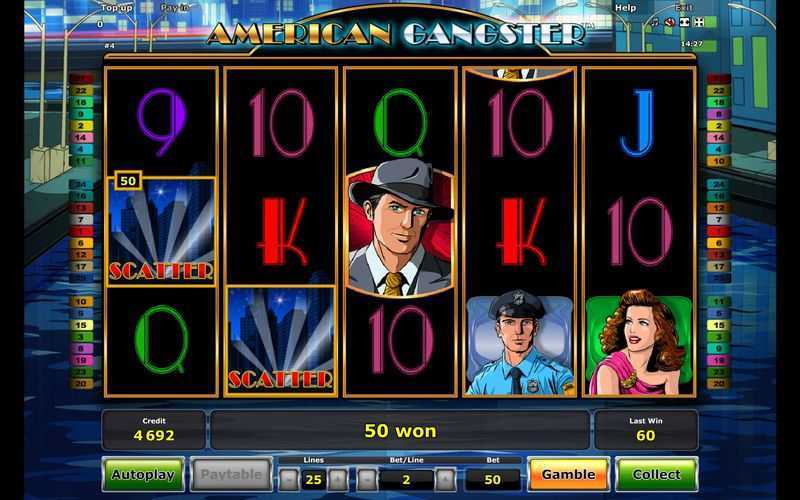Click the inward arrows screen-size icon
800x500 pixels.
tap(684, 22)
